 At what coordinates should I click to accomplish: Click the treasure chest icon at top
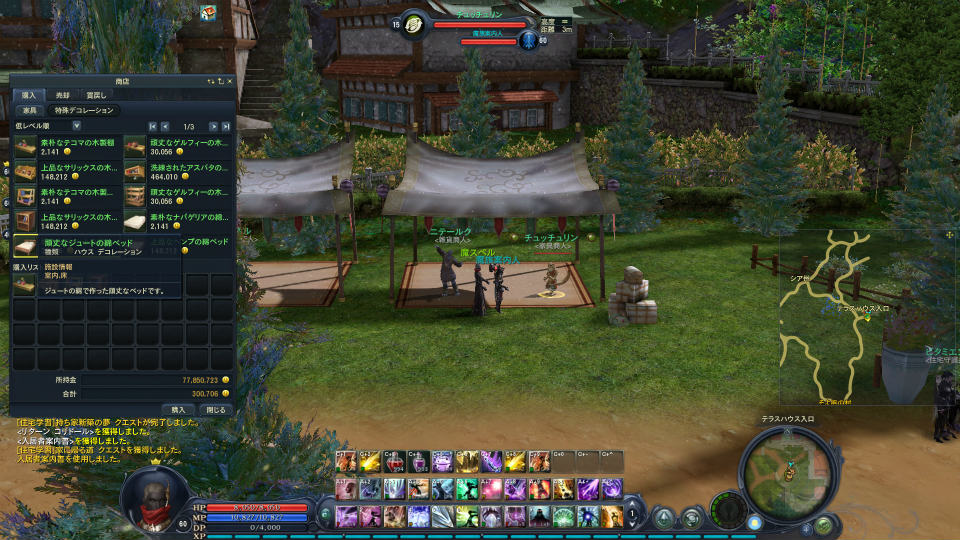(x=209, y=13)
